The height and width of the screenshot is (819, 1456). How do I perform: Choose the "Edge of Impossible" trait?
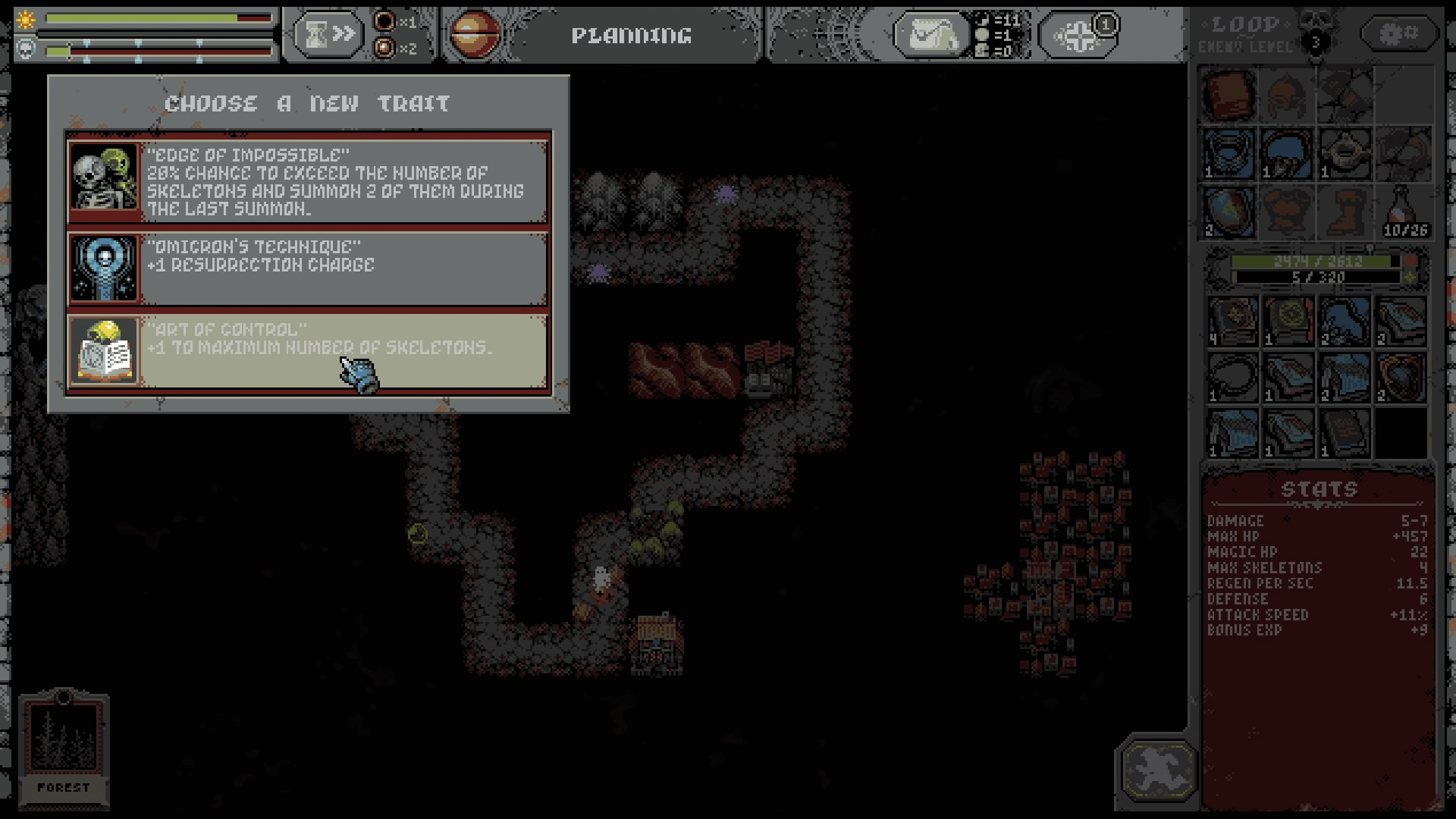pyautogui.click(x=308, y=180)
